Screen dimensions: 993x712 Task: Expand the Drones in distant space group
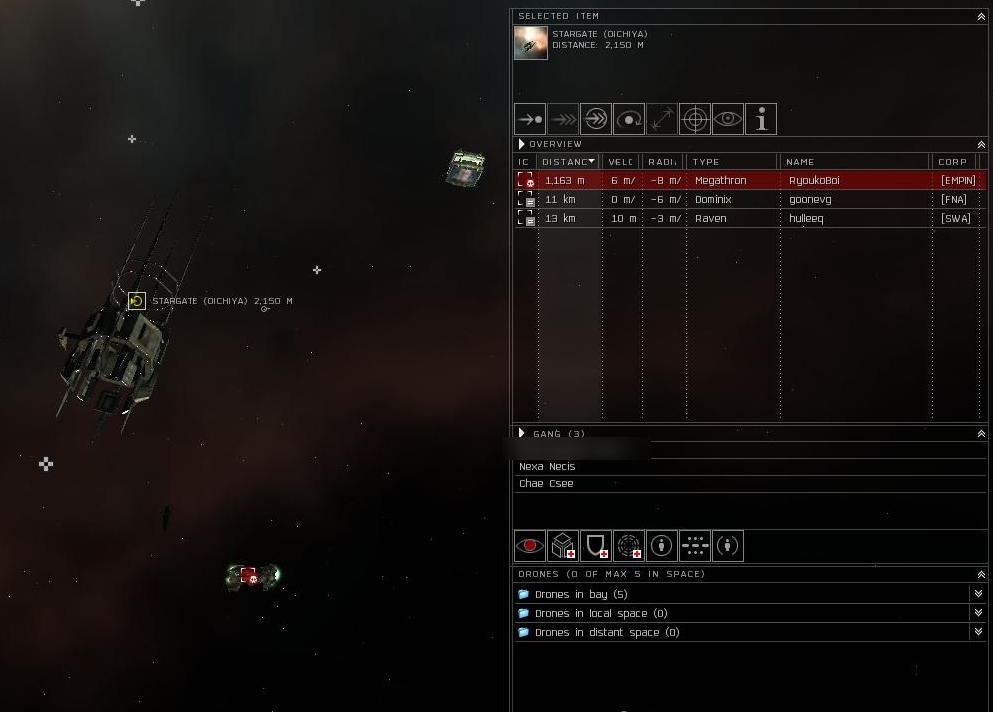(606, 633)
